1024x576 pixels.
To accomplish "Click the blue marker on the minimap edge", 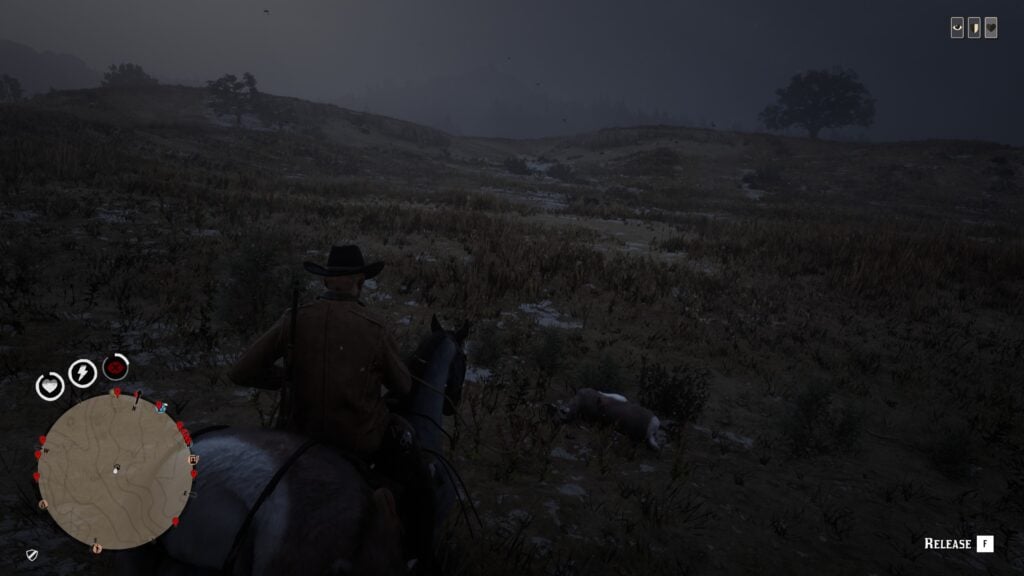I will point(162,407).
